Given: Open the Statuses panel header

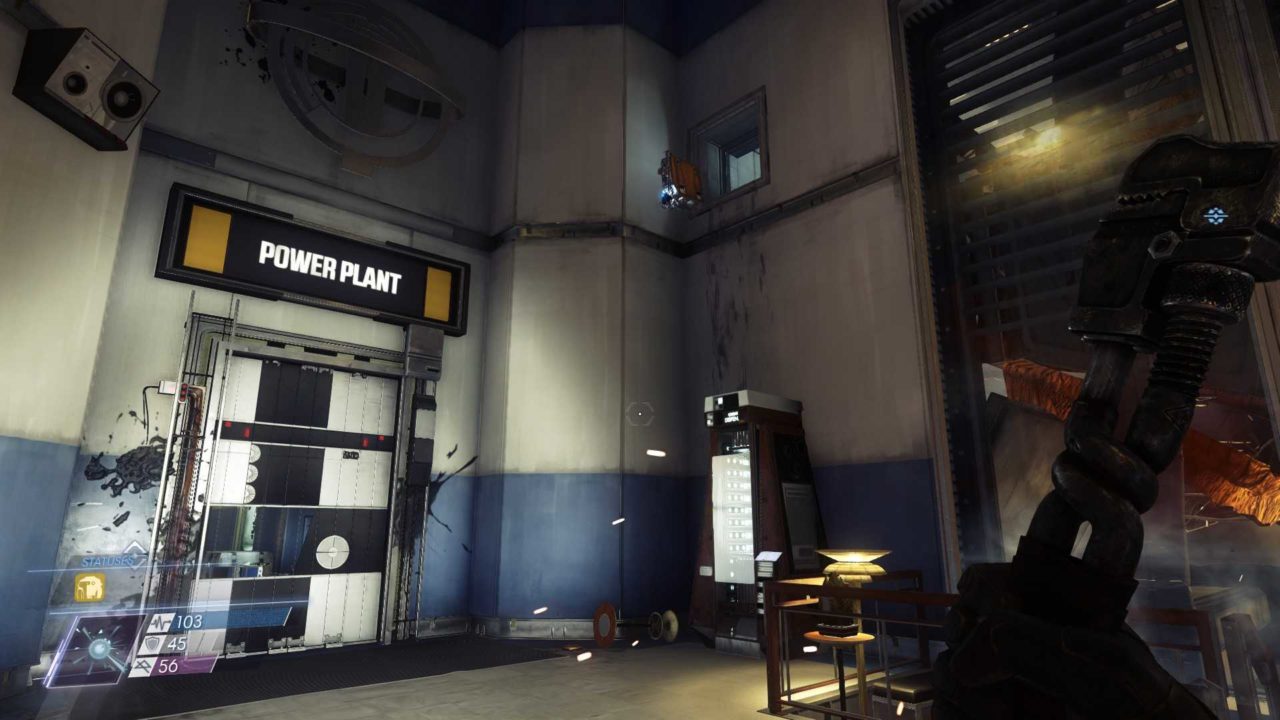Looking at the screenshot, I should coord(106,562).
